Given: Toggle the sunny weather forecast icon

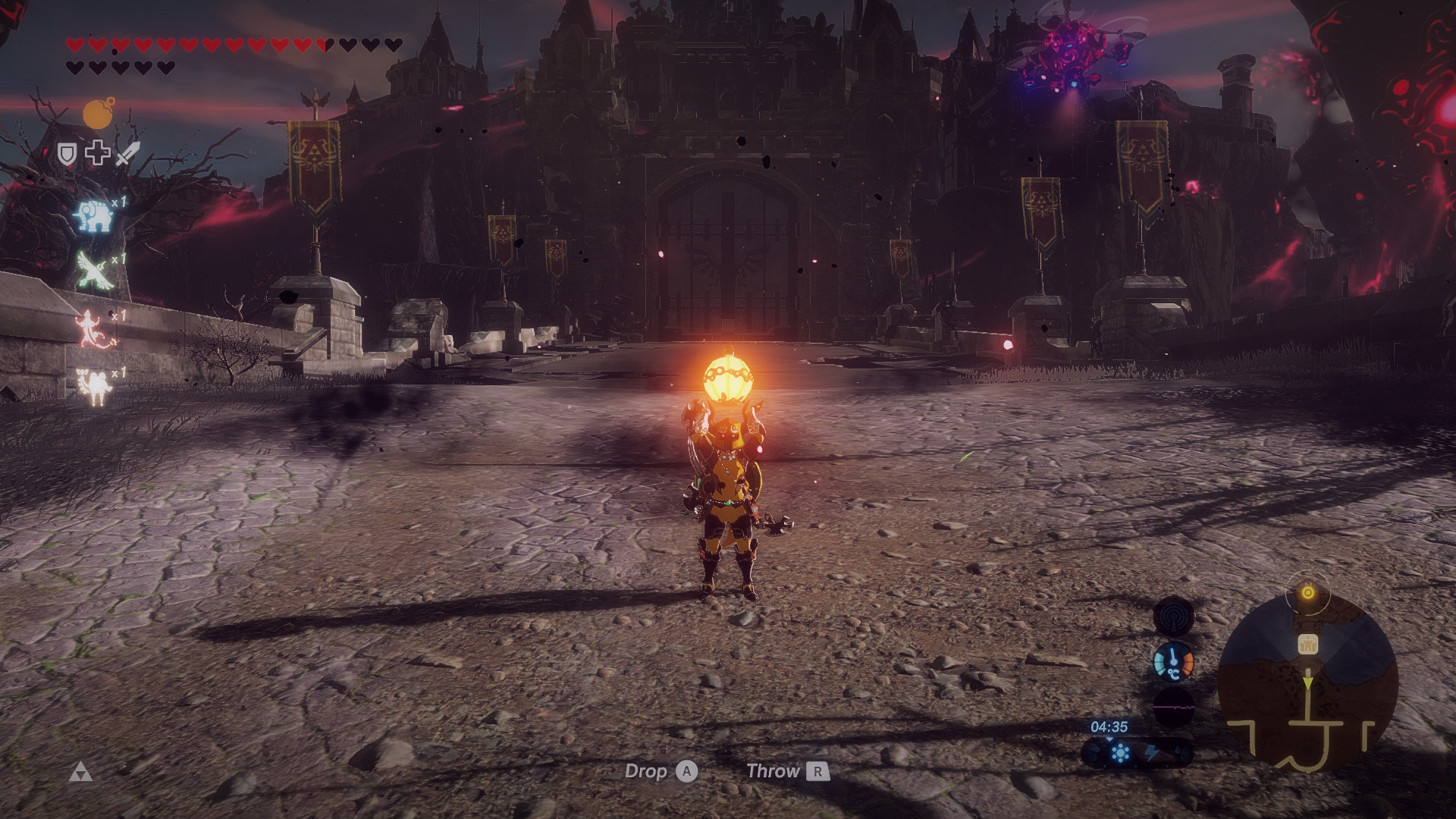Looking at the screenshot, I should tap(1121, 753).
